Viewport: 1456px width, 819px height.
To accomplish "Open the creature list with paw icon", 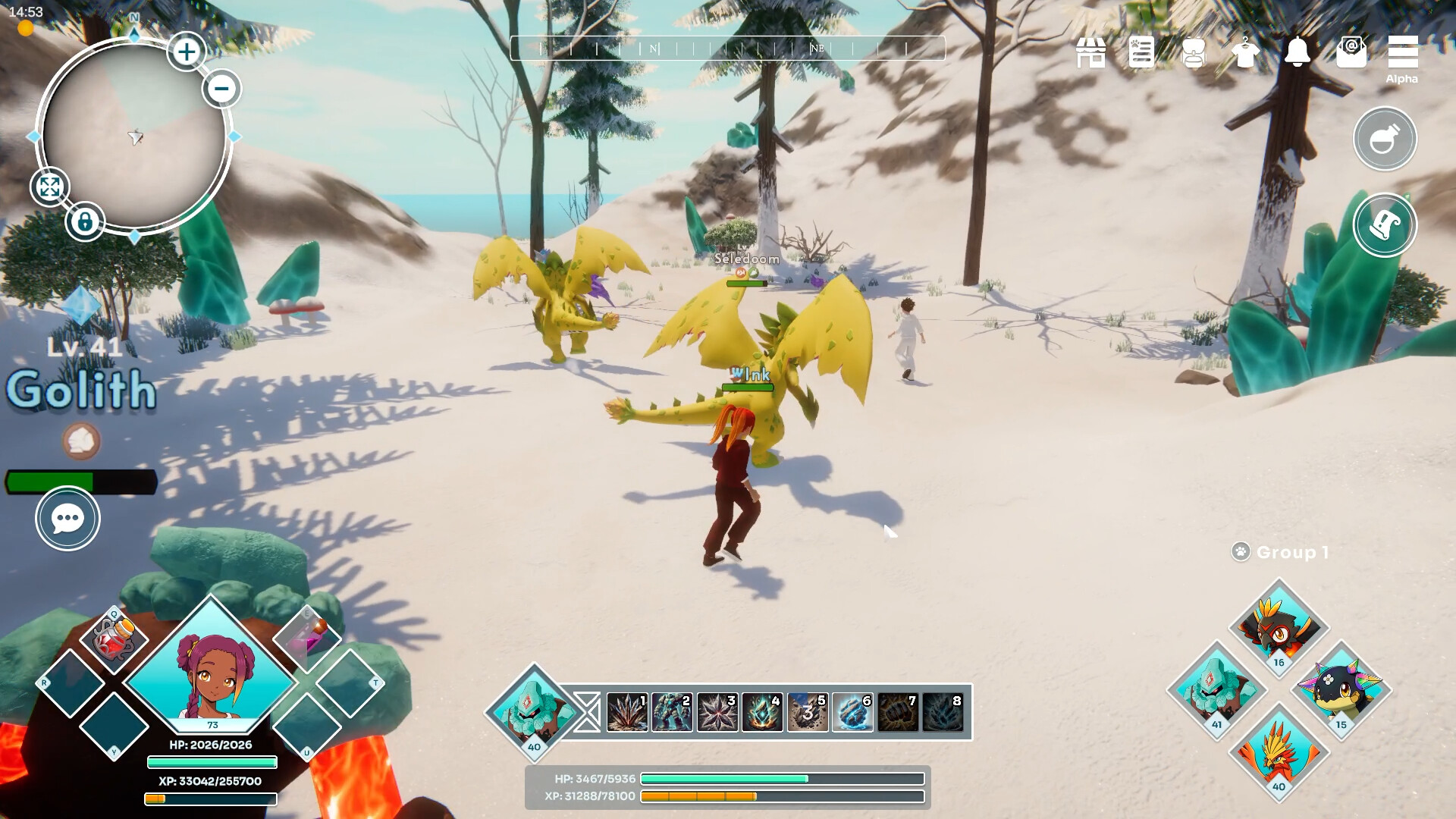I will [x=1141, y=53].
